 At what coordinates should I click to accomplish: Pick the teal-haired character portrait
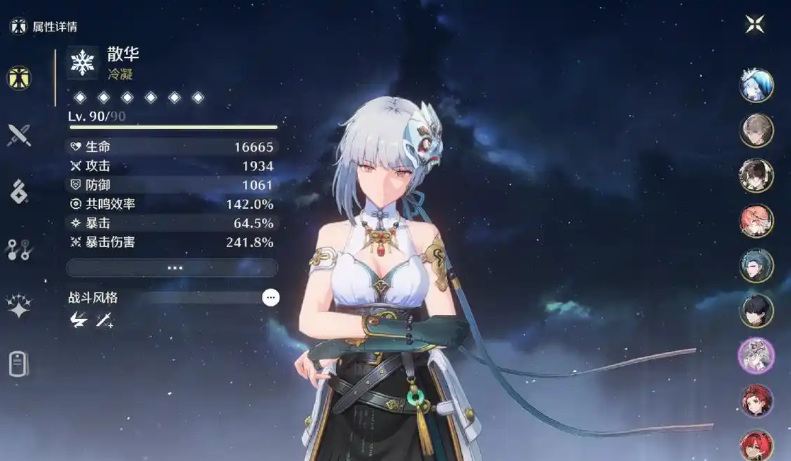click(x=756, y=265)
